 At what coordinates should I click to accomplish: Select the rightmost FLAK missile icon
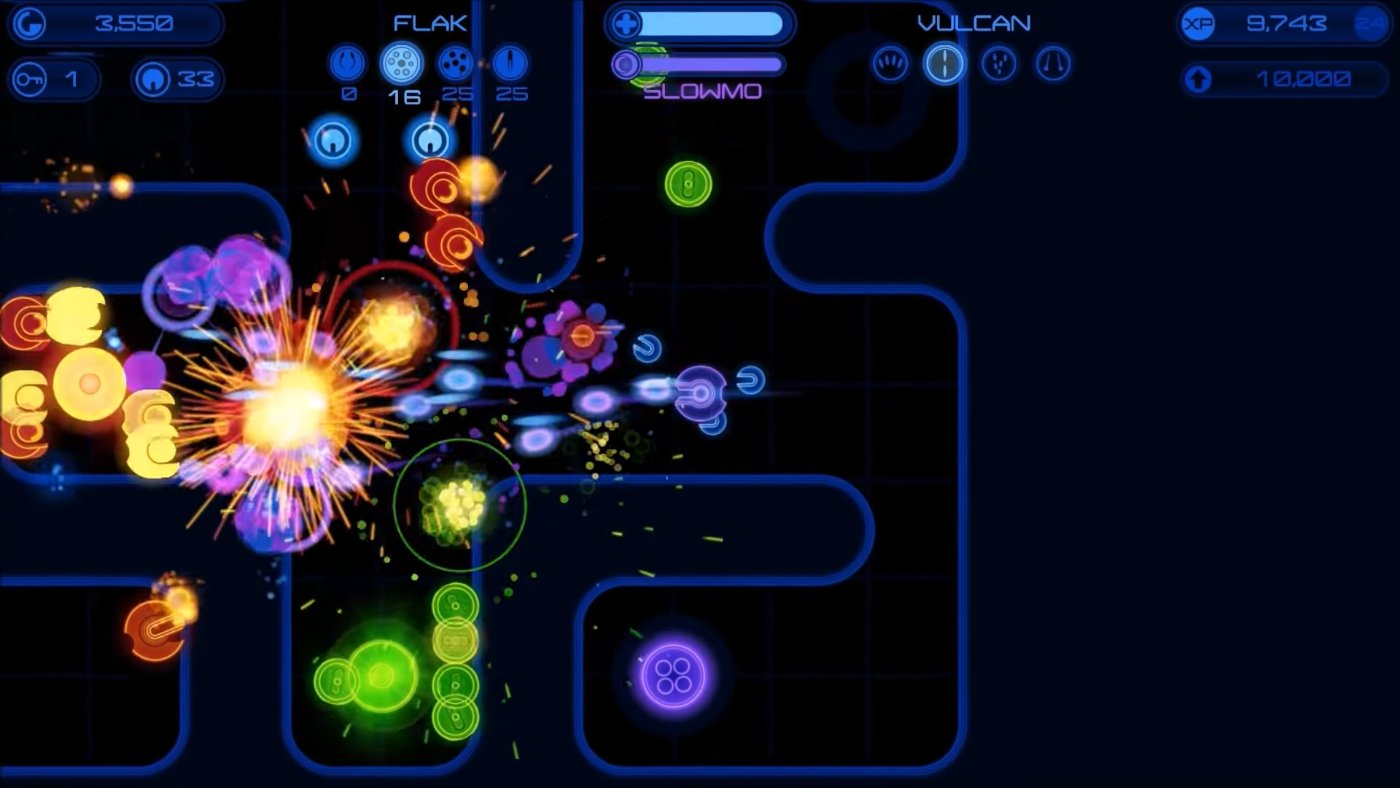tap(512, 62)
